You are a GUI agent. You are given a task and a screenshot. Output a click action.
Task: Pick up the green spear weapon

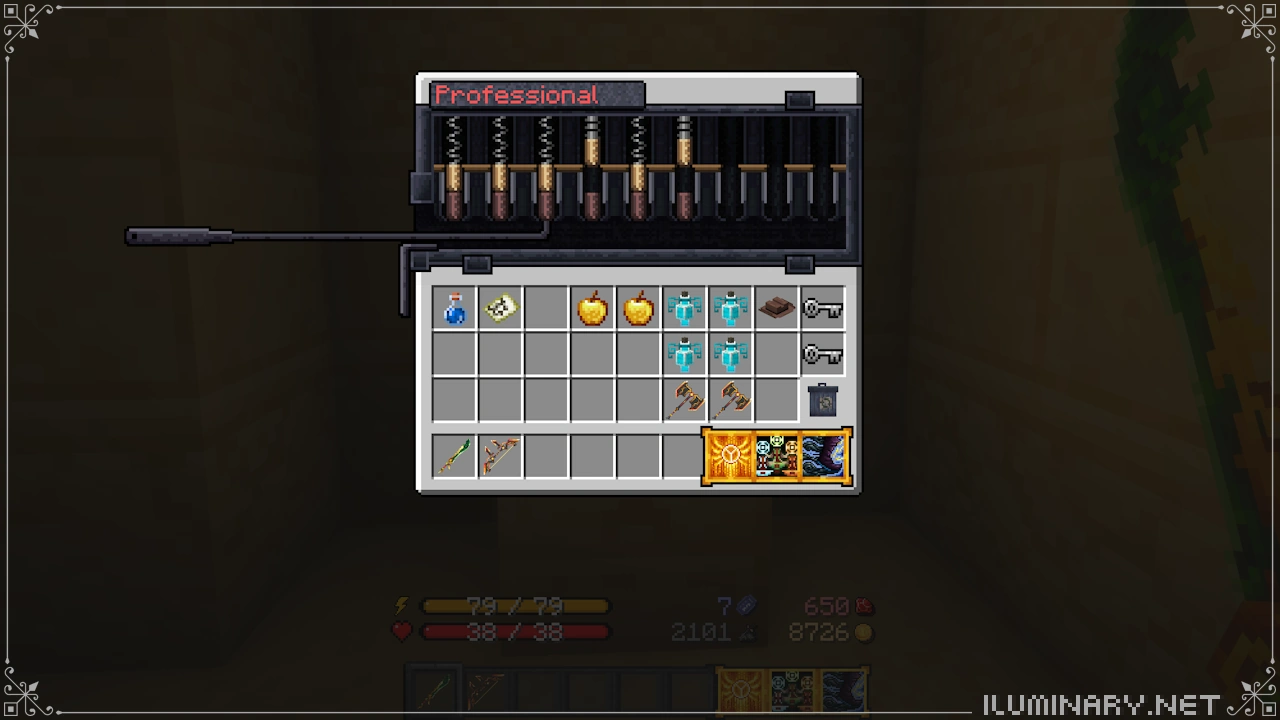click(453, 455)
